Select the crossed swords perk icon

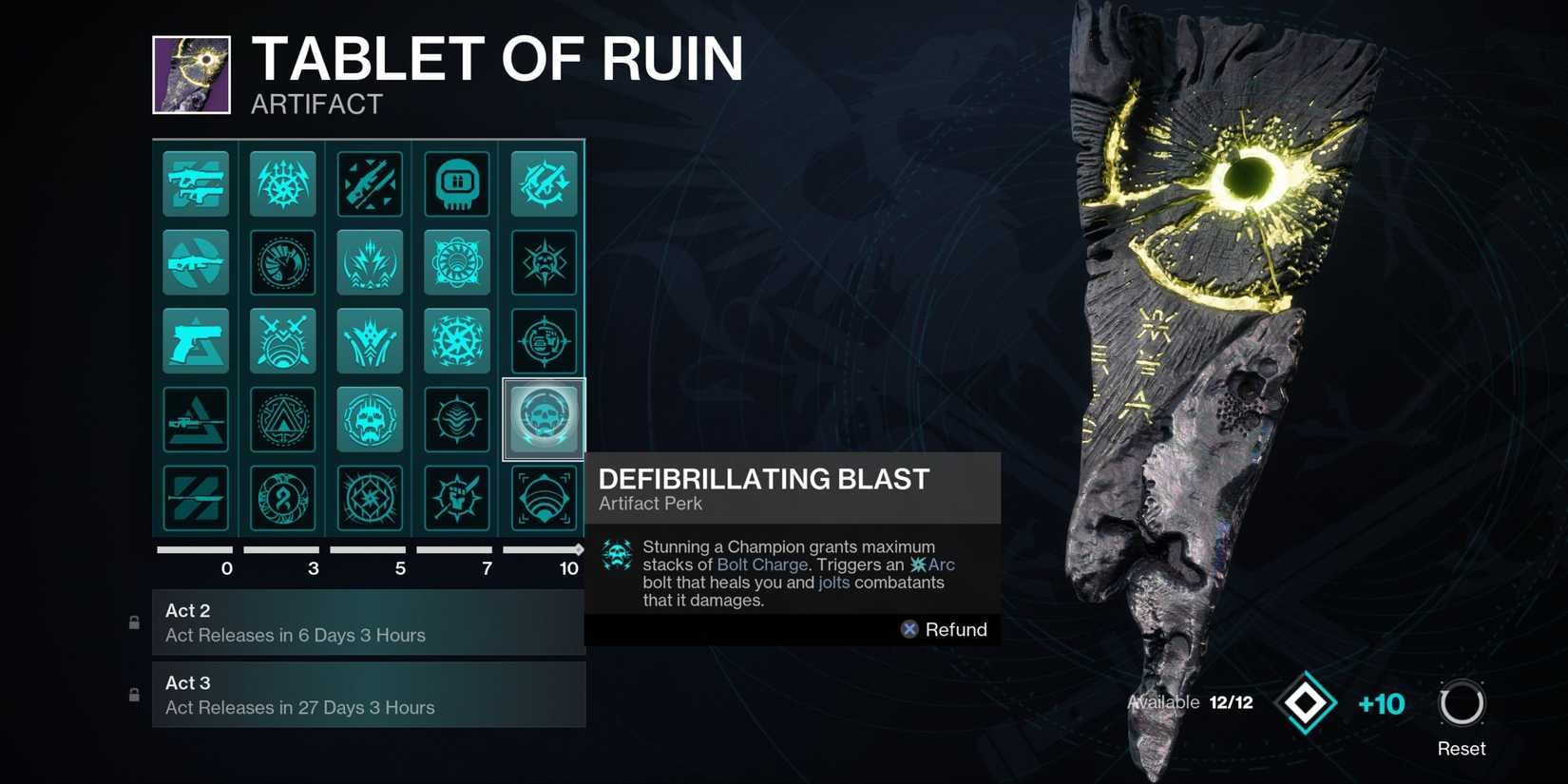[282, 341]
